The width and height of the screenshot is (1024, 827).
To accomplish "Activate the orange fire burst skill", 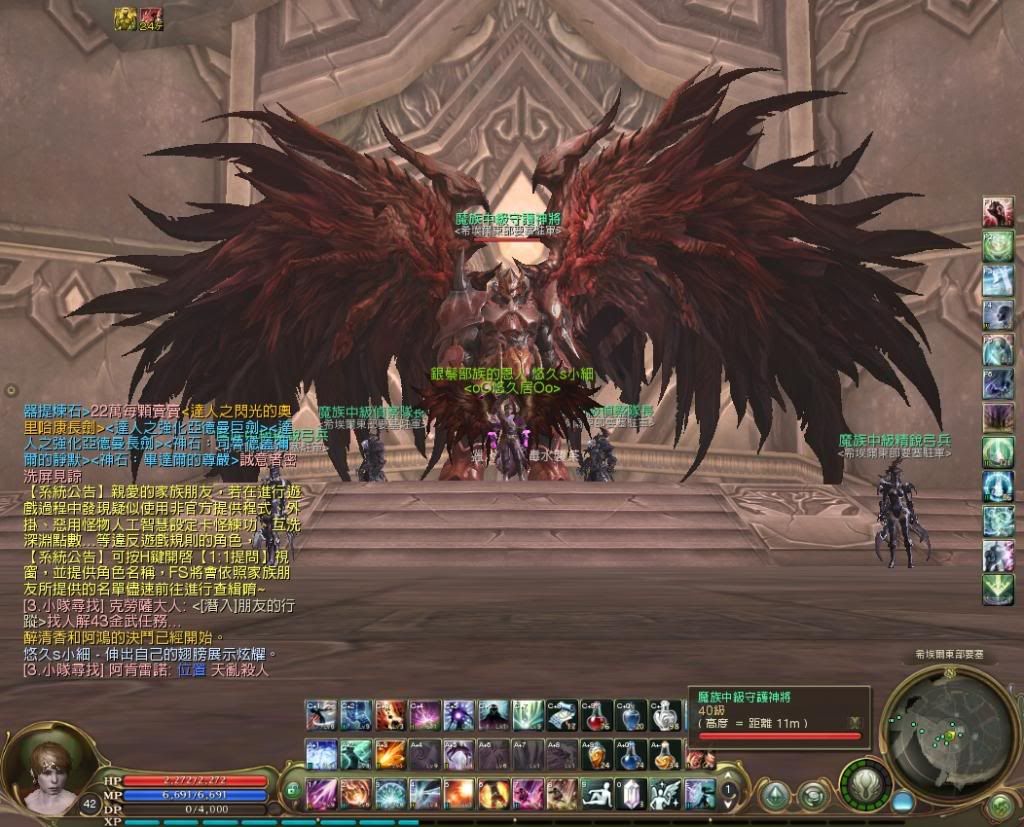I will tap(459, 793).
